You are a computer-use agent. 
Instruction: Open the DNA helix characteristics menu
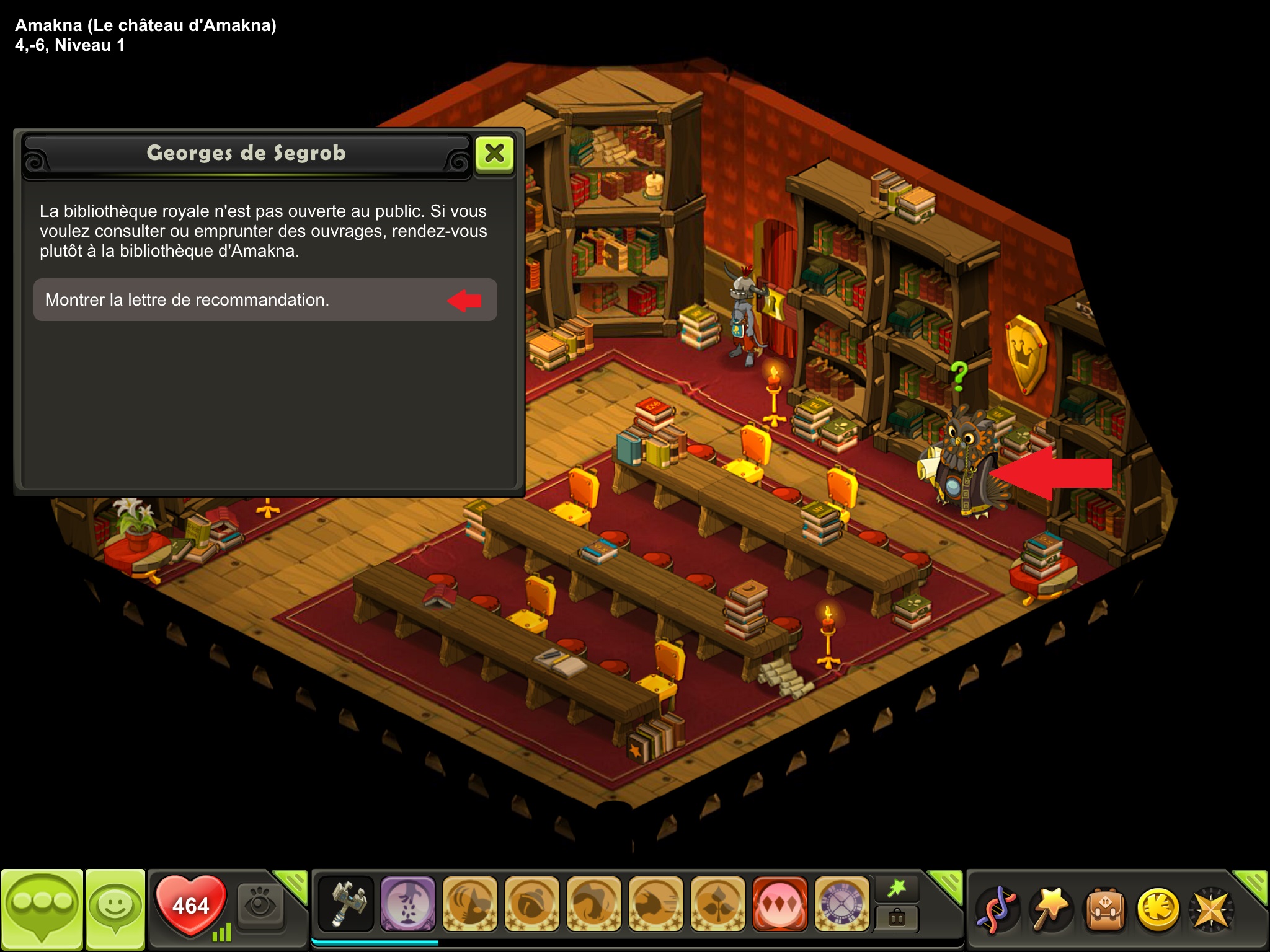pyautogui.click(x=996, y=910)
